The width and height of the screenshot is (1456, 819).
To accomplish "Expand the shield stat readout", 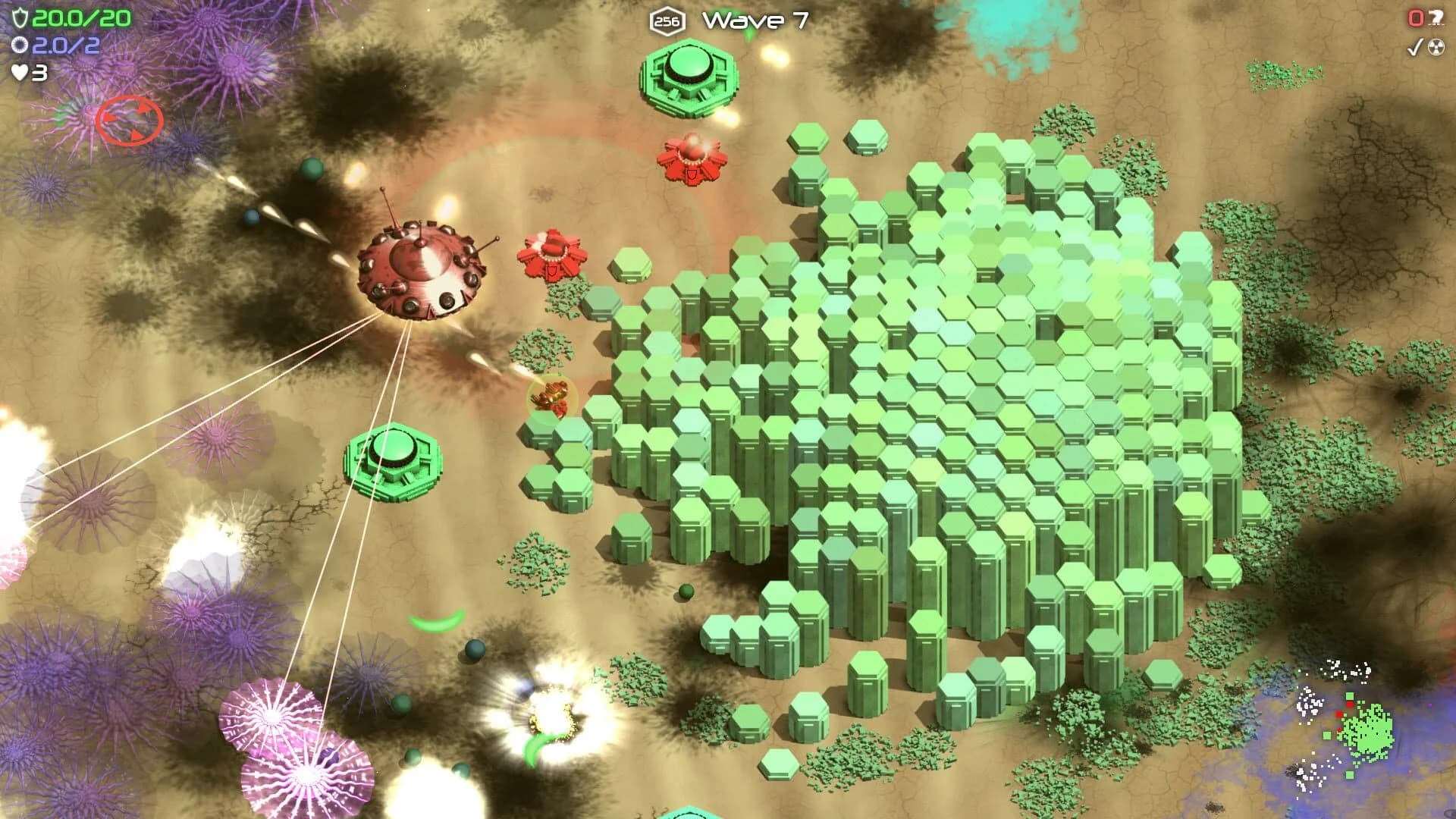I will [x=64, y=17].
